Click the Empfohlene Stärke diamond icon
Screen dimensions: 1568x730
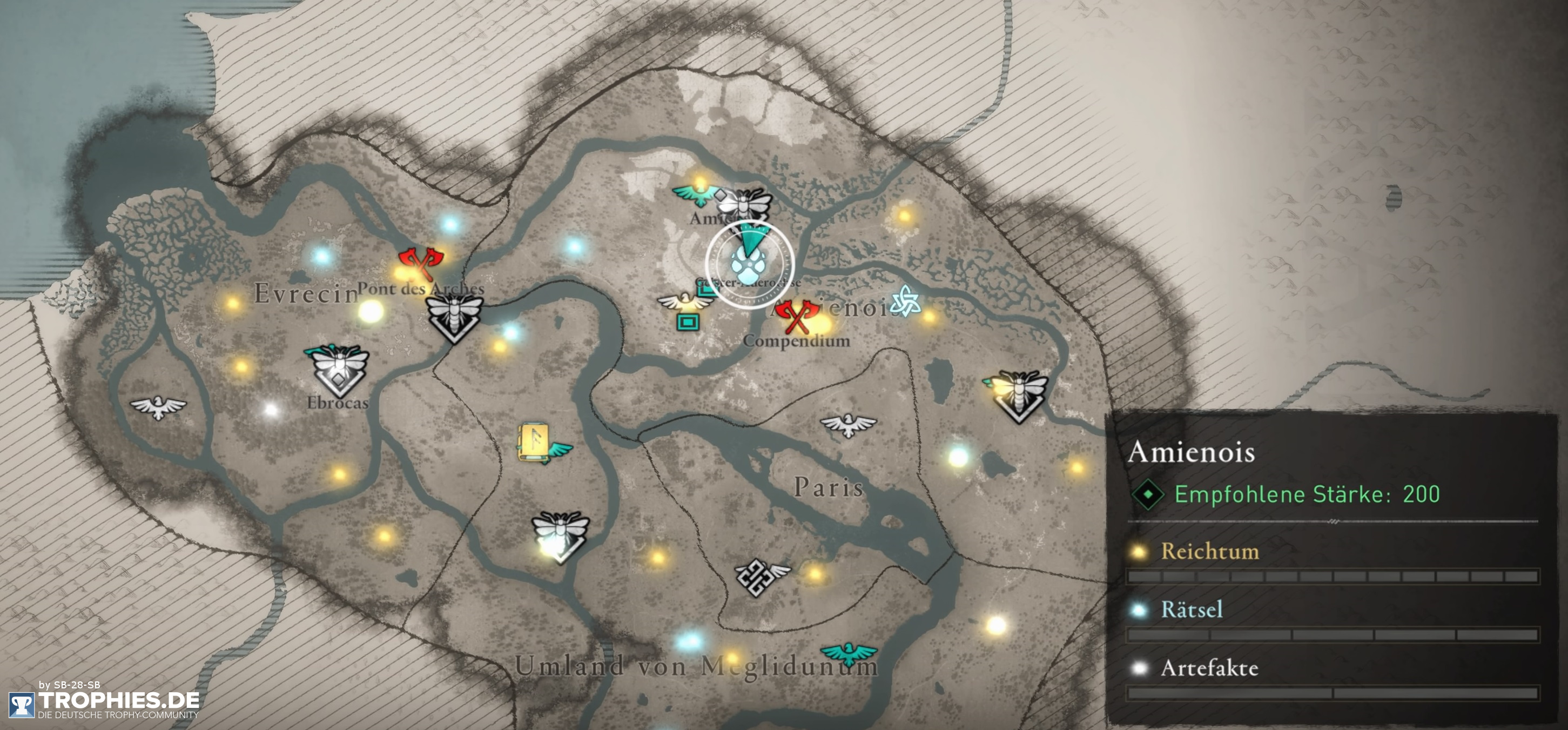(x=1148, y=494)
